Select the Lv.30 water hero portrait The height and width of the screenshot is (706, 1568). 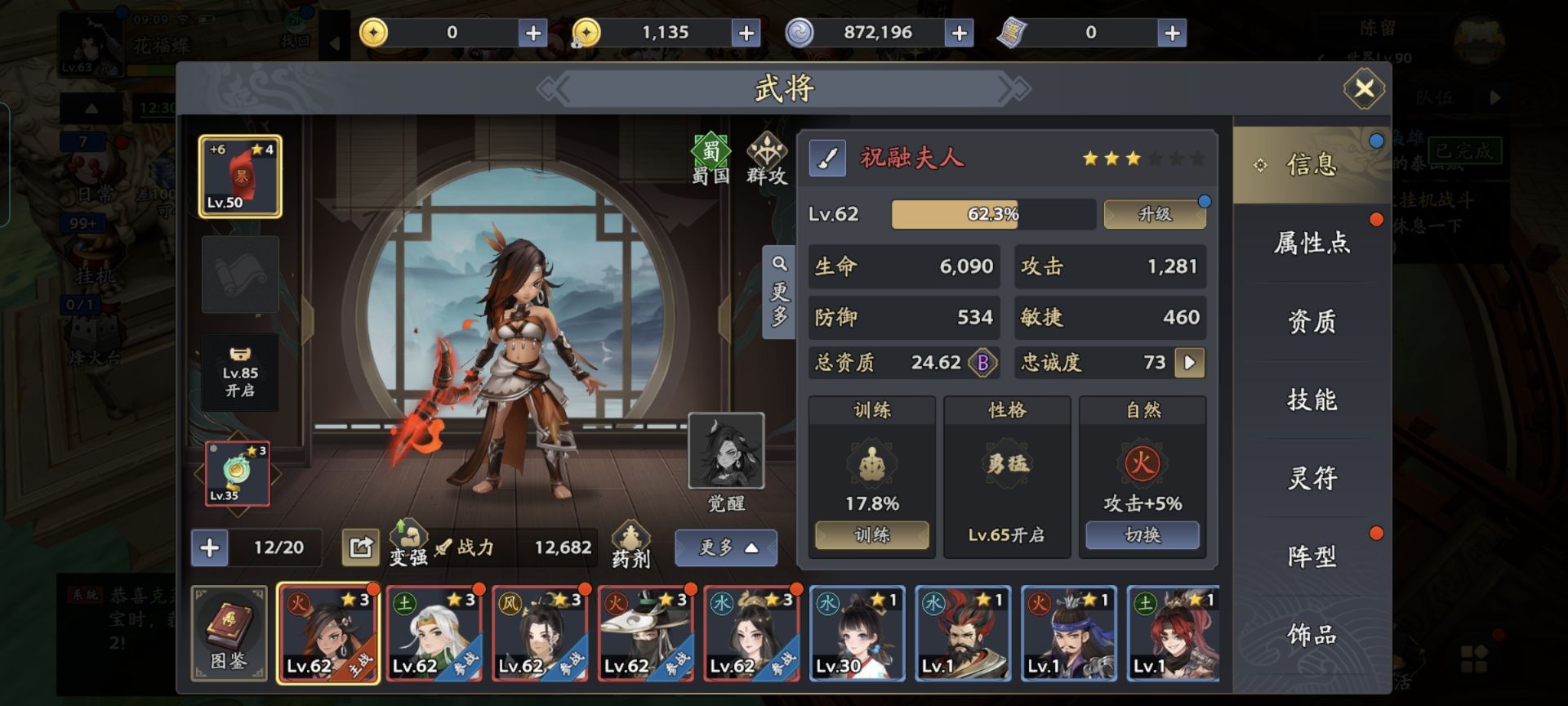click(857, 634)
